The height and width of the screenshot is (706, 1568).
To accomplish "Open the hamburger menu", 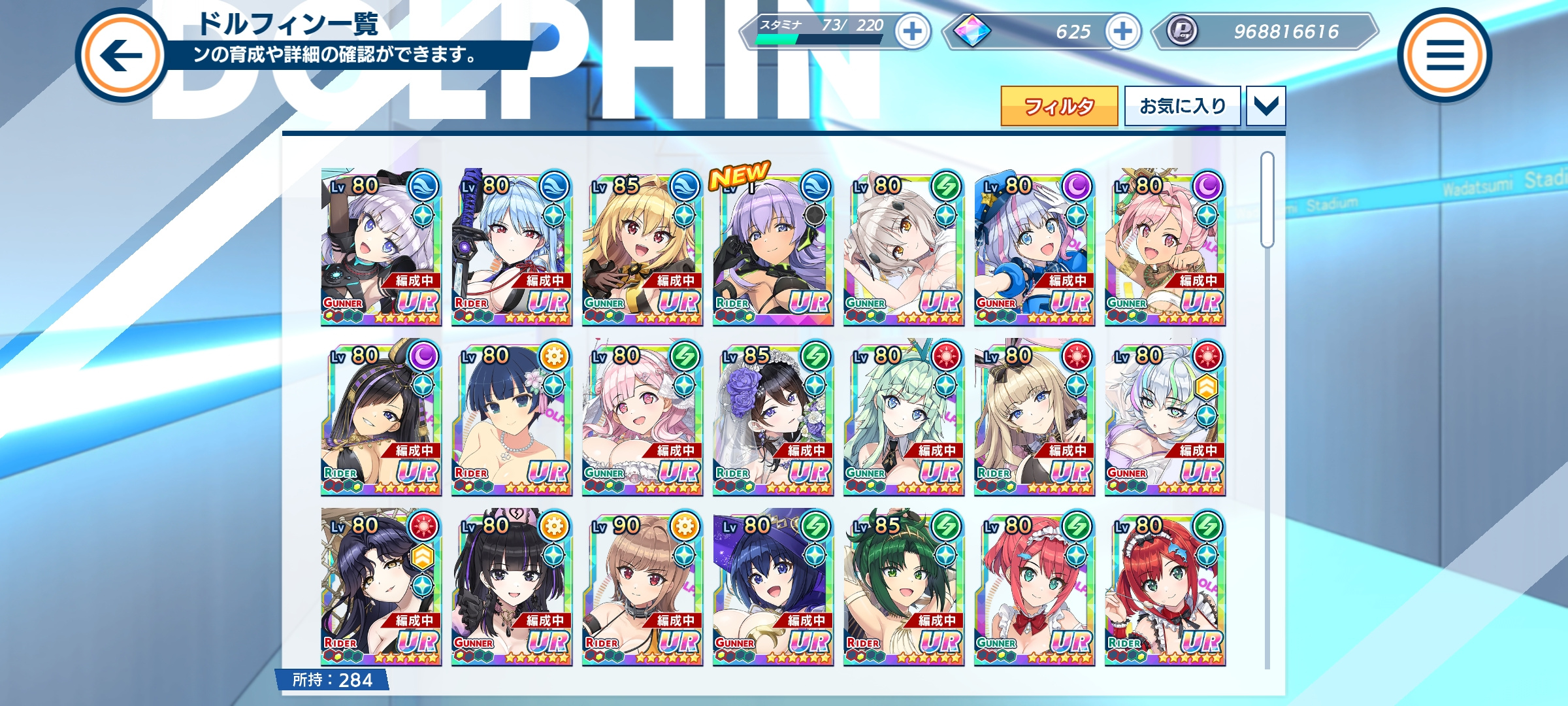I will [x=1444, y=55].
